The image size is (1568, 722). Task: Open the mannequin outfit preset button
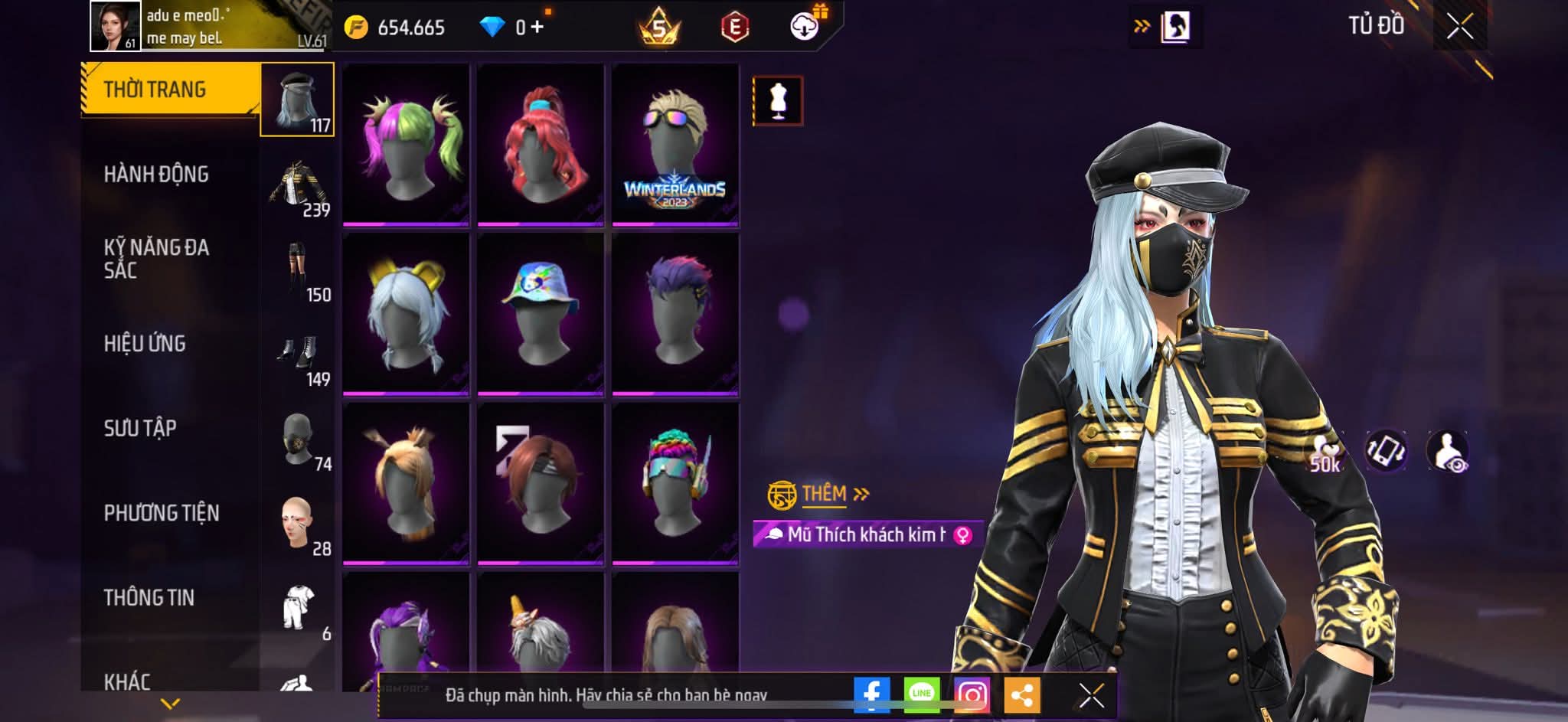(x=778, y=100)
